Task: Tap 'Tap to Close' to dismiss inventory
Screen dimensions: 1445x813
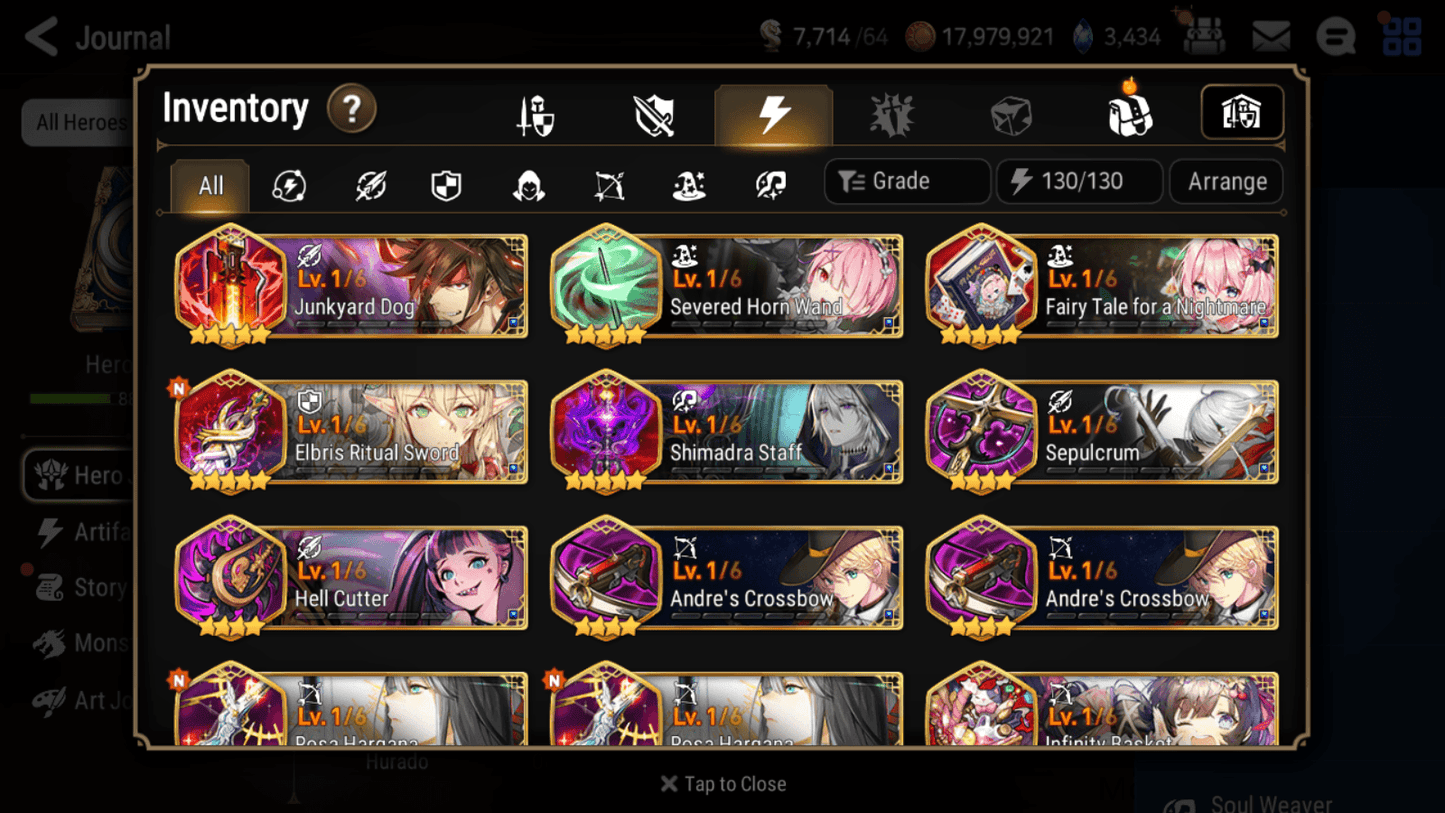Action: click(723, 784)
